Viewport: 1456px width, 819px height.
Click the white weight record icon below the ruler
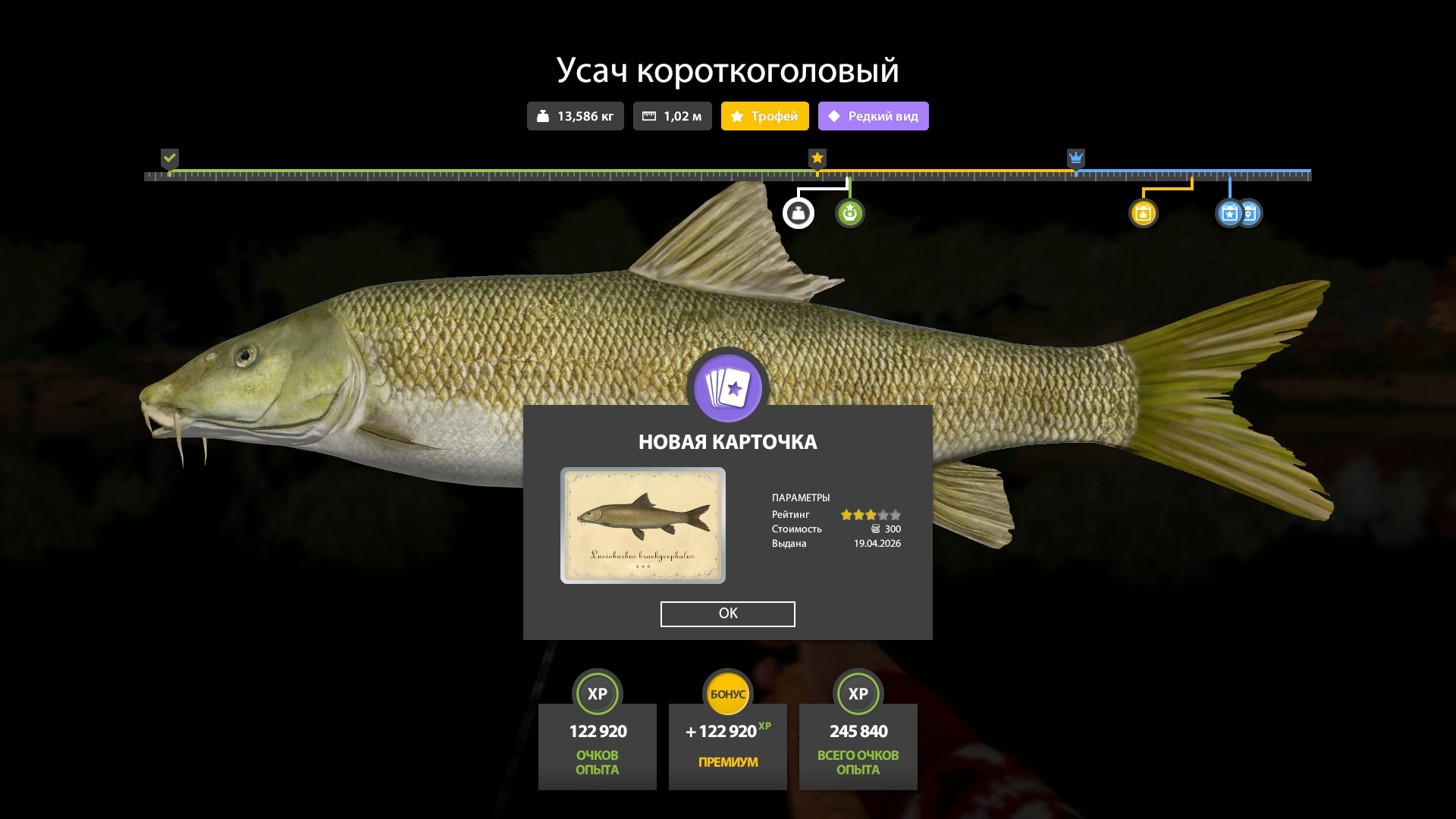coord(799,213)
